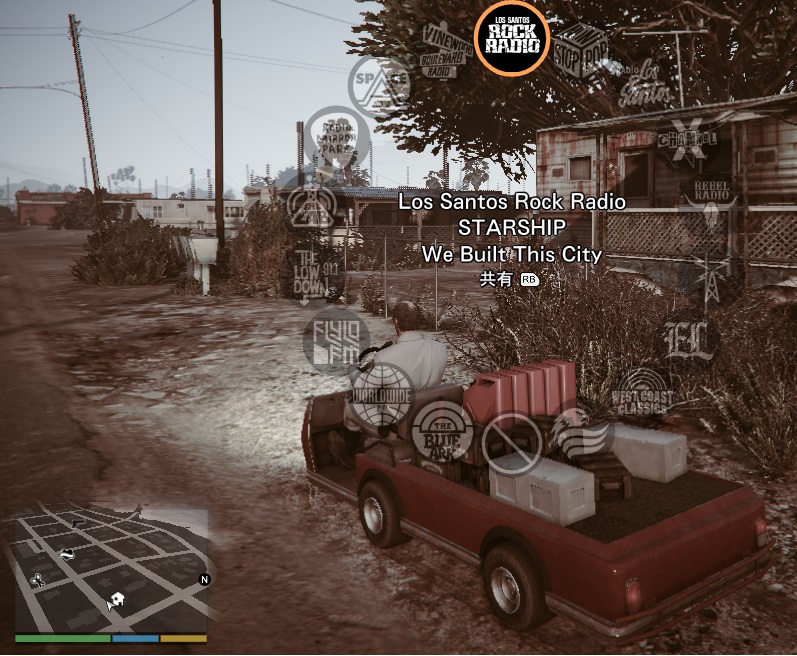797x656 pixels.
Task: Choose the East Los FM station
Action: tap(691, 340)
